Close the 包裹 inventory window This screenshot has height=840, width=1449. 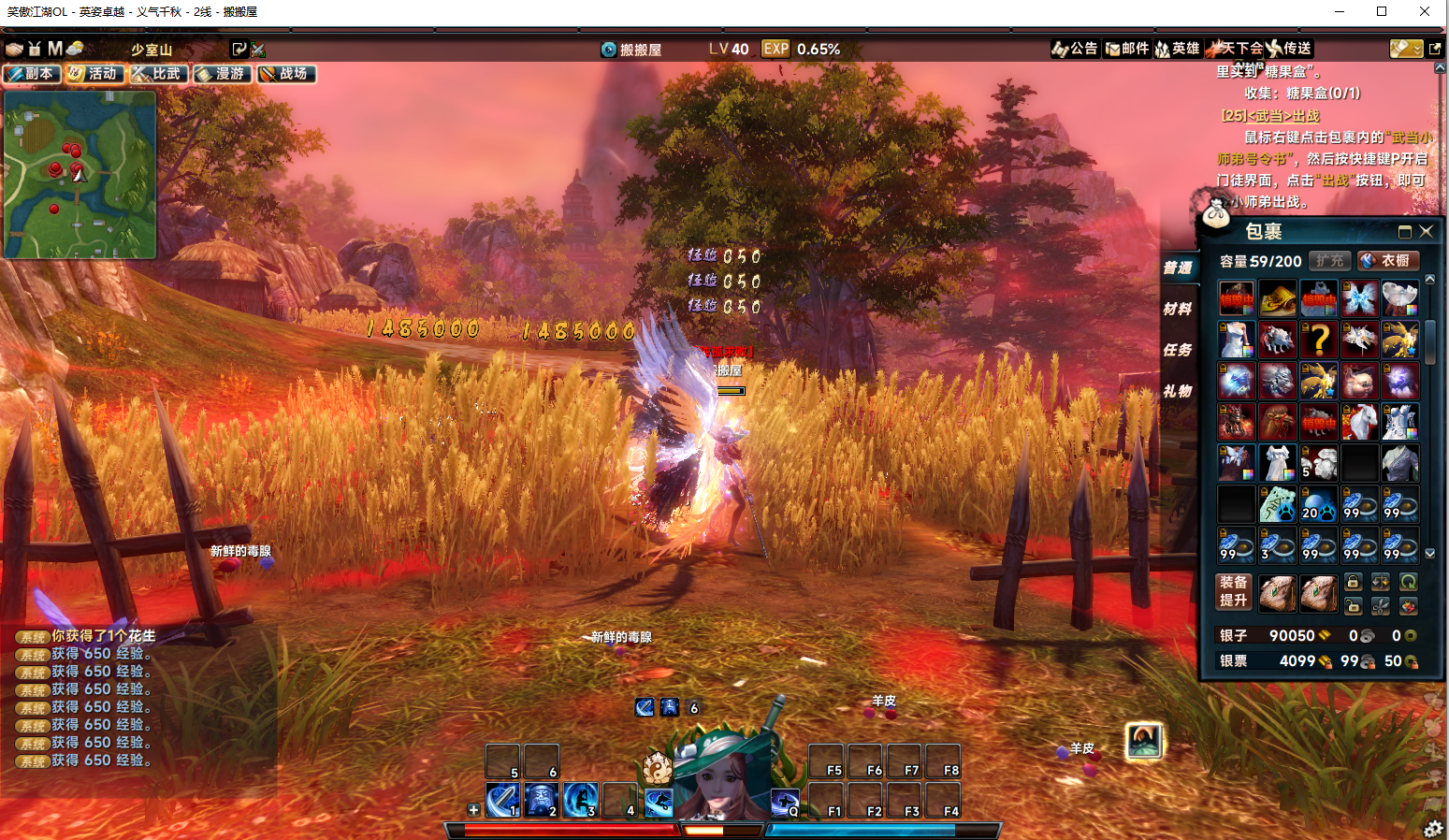click(1427, 231)
